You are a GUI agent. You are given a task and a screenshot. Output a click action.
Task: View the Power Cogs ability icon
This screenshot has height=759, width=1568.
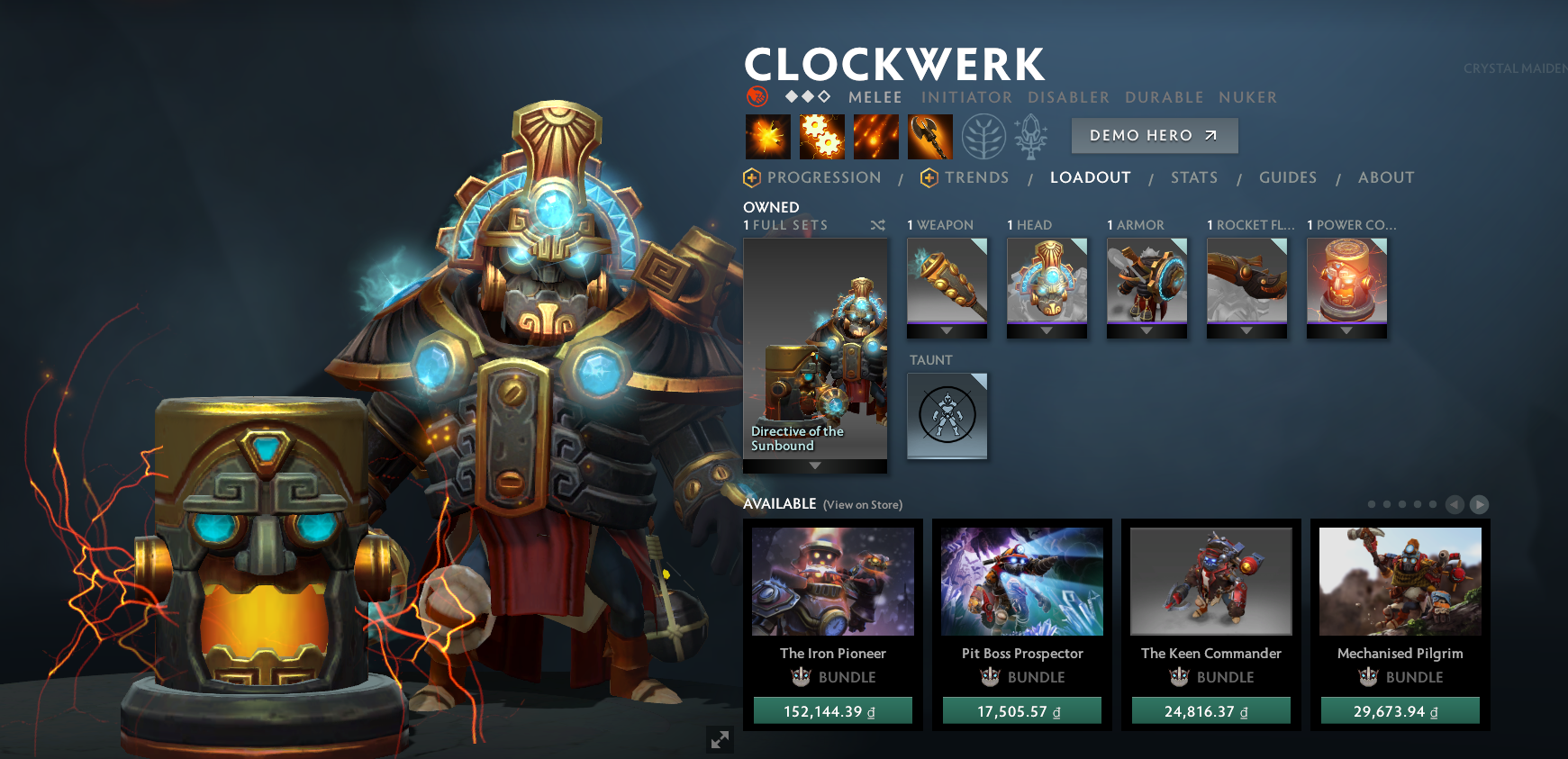tap(821, 136)
